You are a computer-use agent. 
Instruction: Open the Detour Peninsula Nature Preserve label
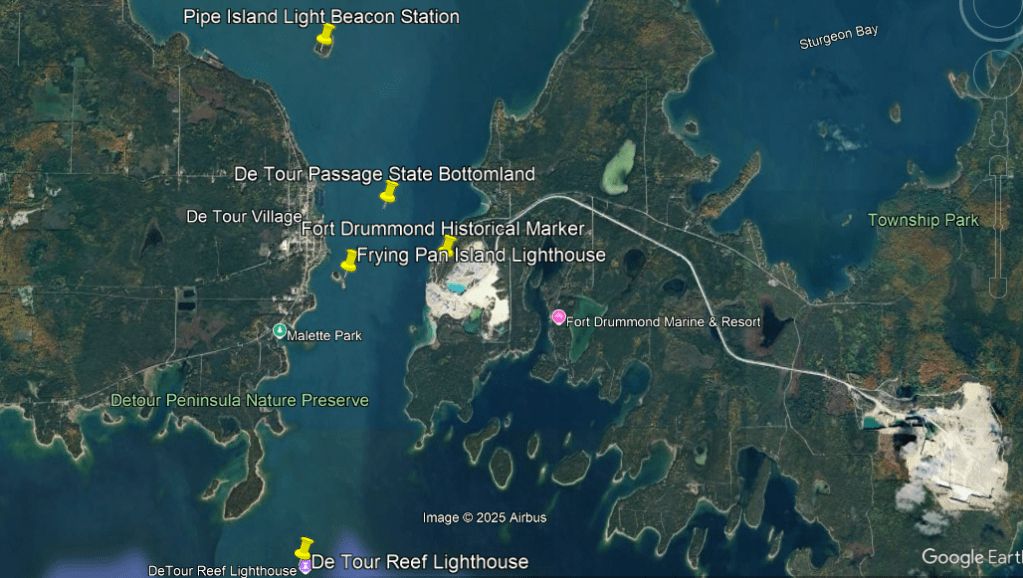[240, 401]
